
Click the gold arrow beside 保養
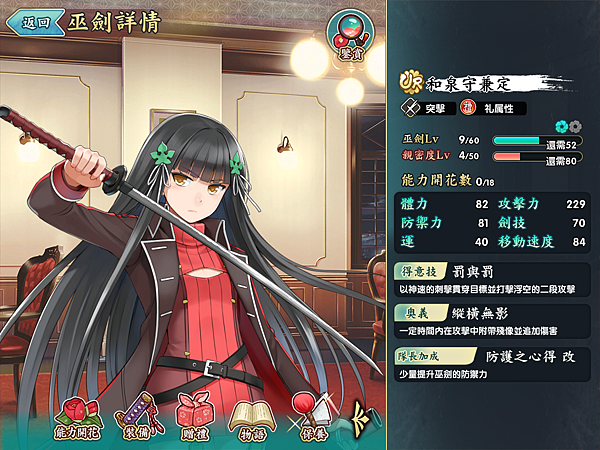coord(362,412)
